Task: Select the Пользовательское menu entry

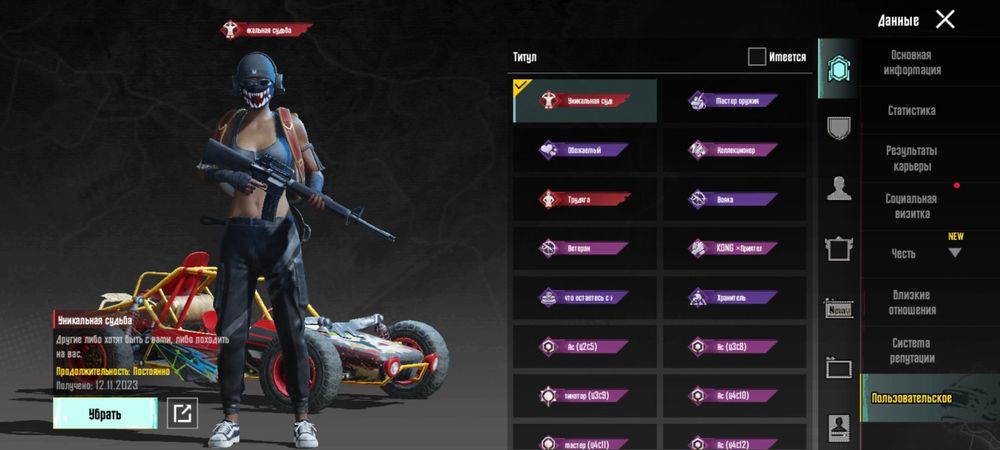Action: 911,398
